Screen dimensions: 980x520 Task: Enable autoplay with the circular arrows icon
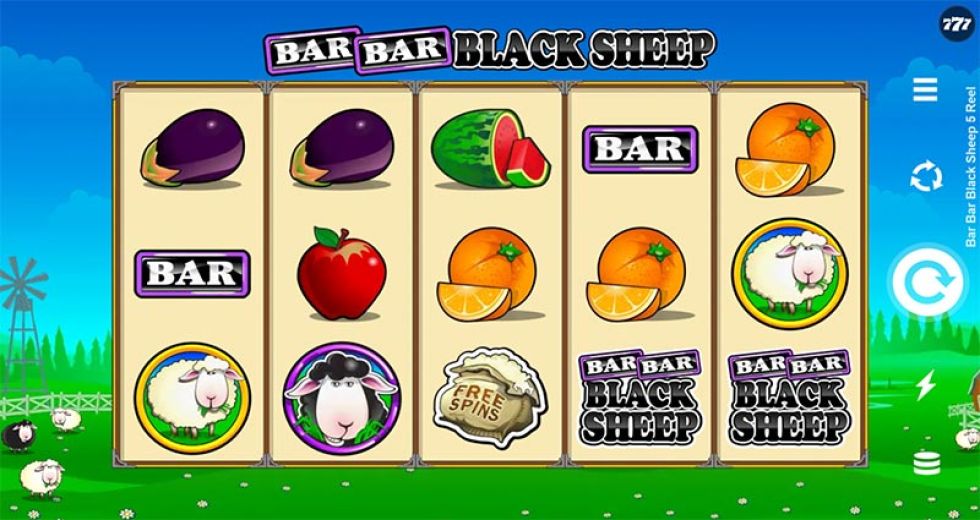(x=926, y=177)
